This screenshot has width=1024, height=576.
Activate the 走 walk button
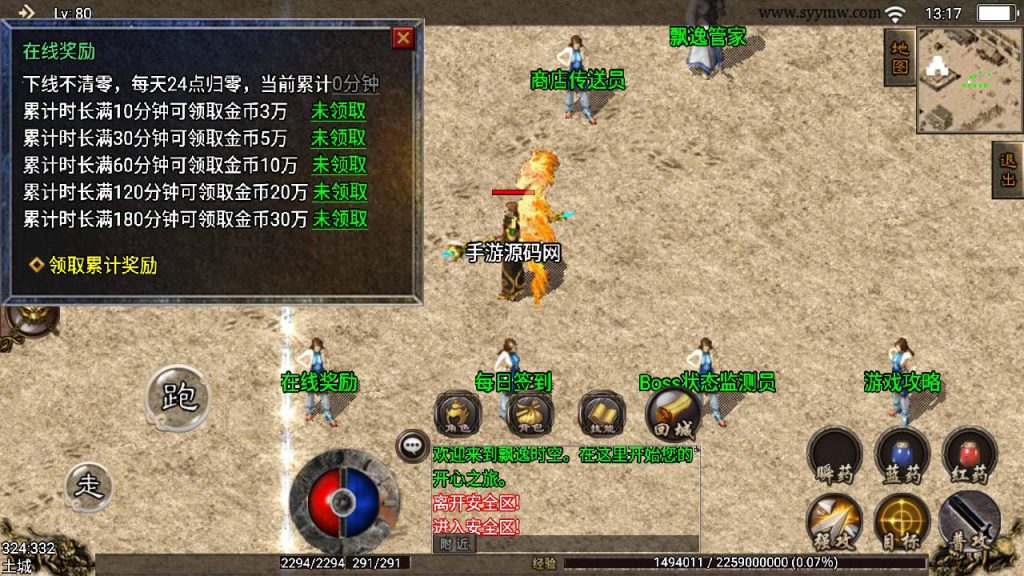click(90, 487)
